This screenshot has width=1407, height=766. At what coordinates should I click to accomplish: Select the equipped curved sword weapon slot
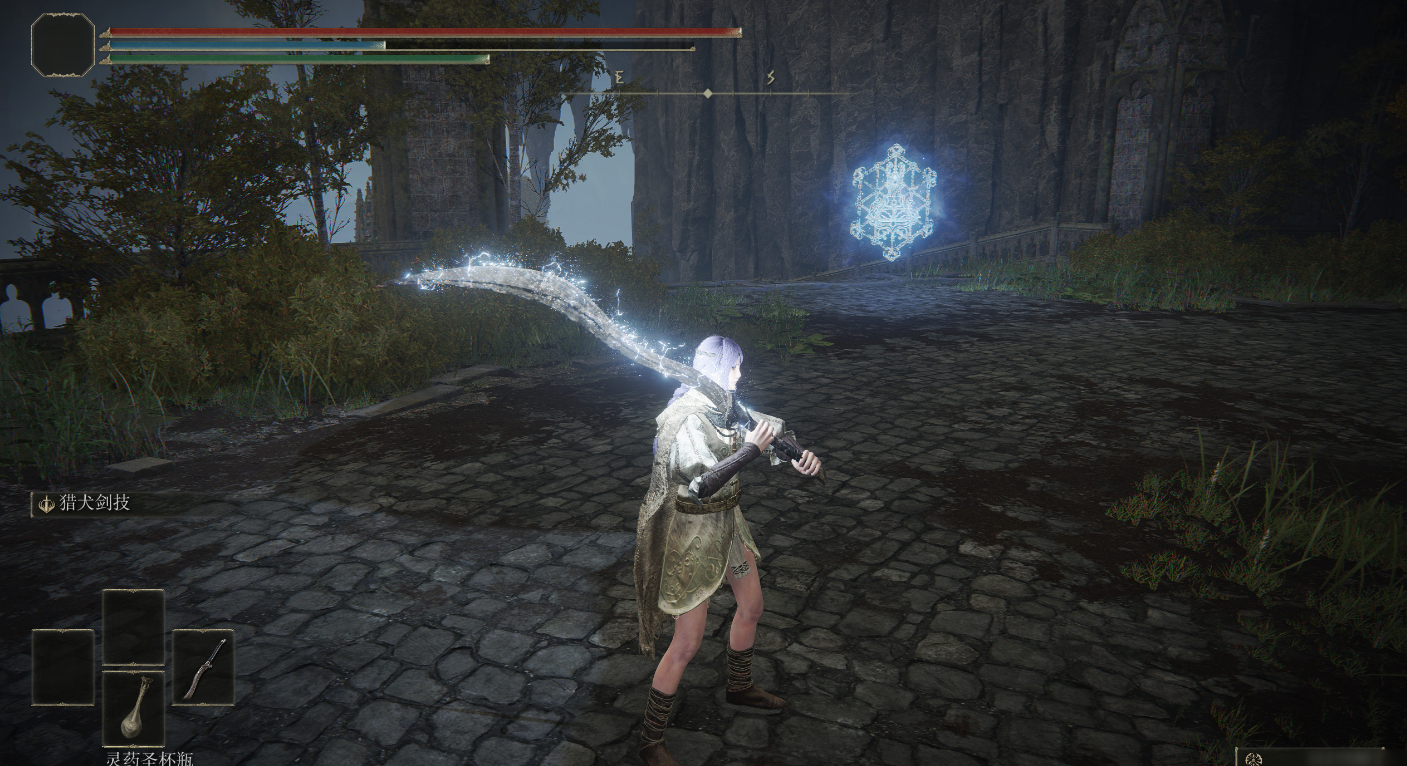(203, 667)
